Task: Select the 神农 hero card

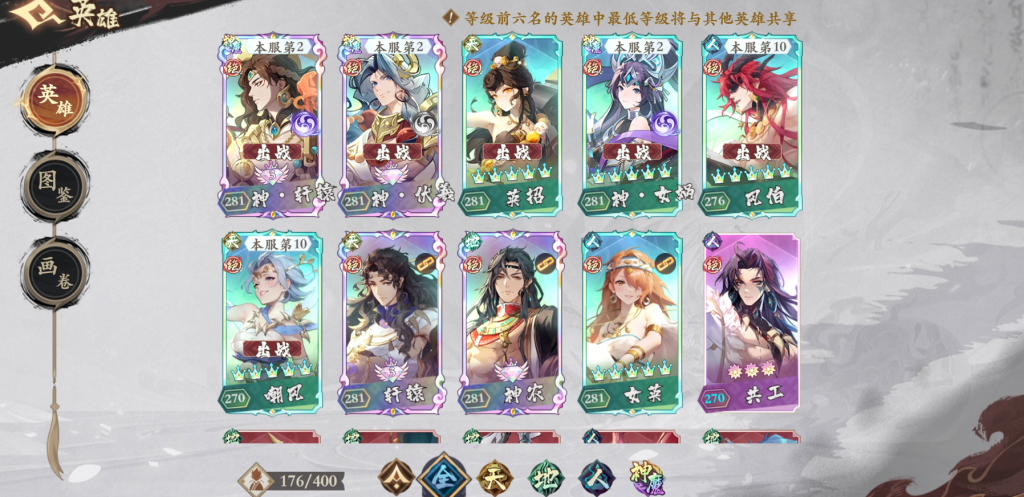Action: click(x=512, y=322)
